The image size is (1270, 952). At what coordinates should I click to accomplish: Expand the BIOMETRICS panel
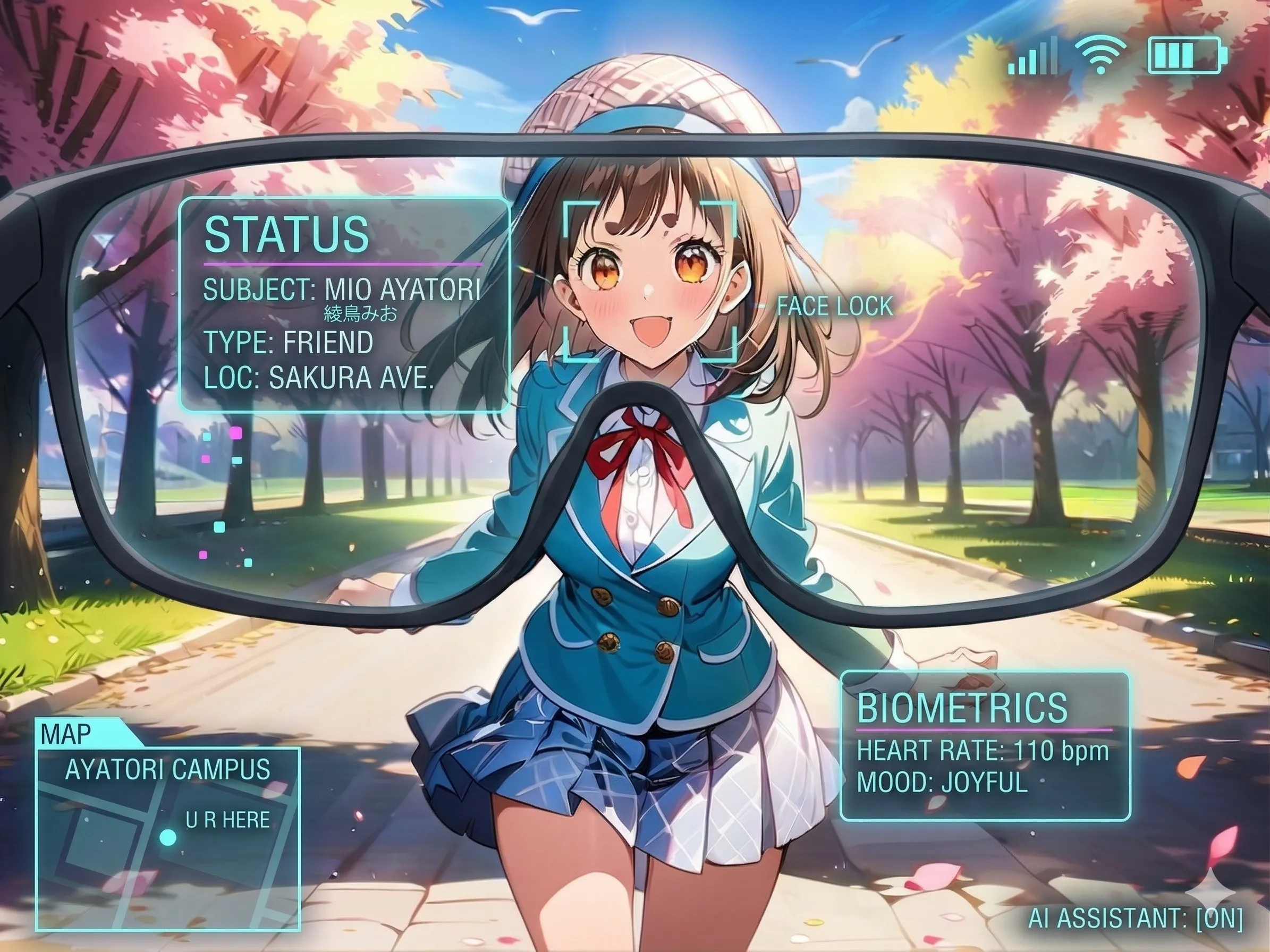pos(985,746)
